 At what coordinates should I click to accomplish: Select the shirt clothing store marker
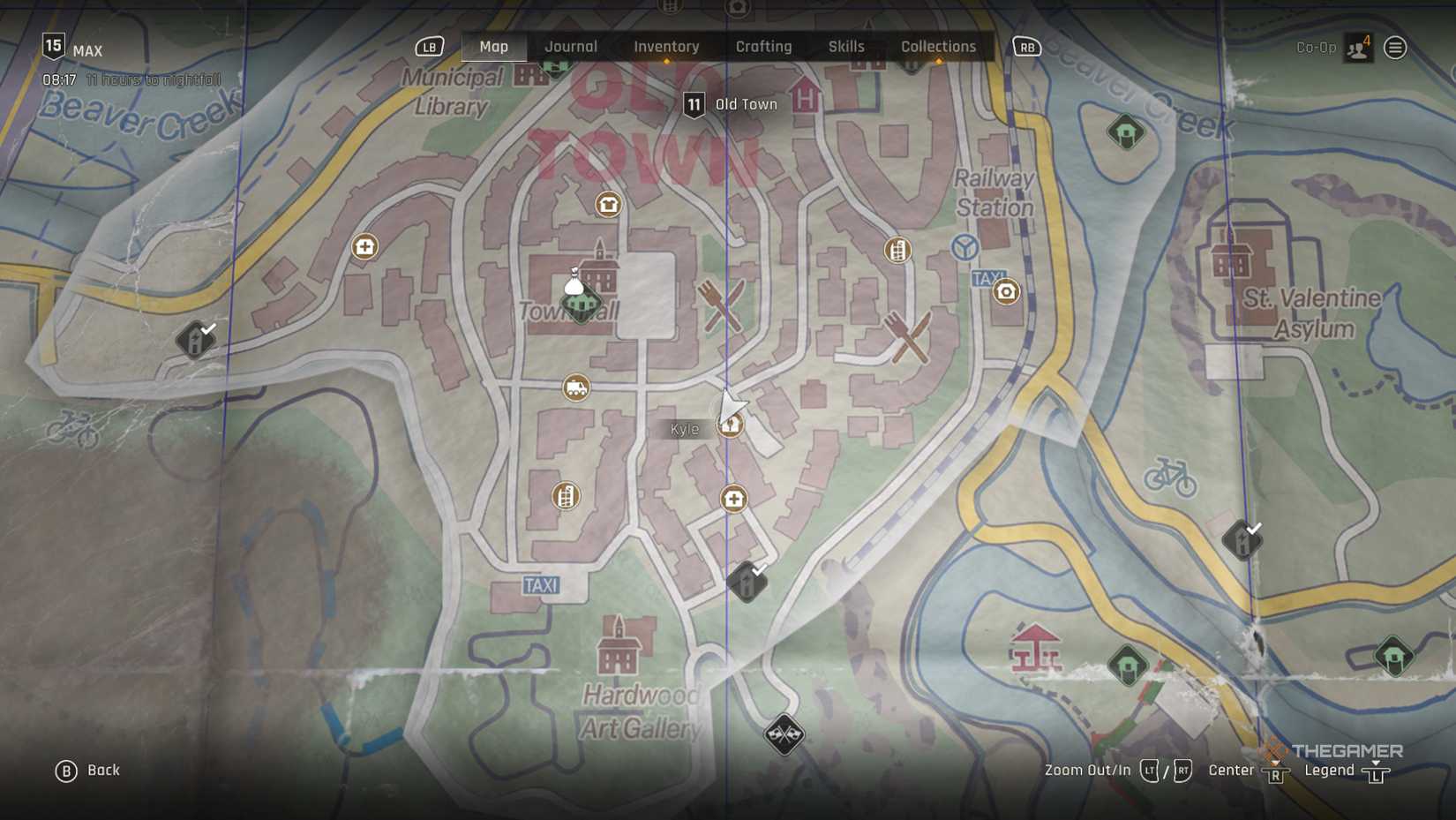pyautogui.click(x=608, y=205)
